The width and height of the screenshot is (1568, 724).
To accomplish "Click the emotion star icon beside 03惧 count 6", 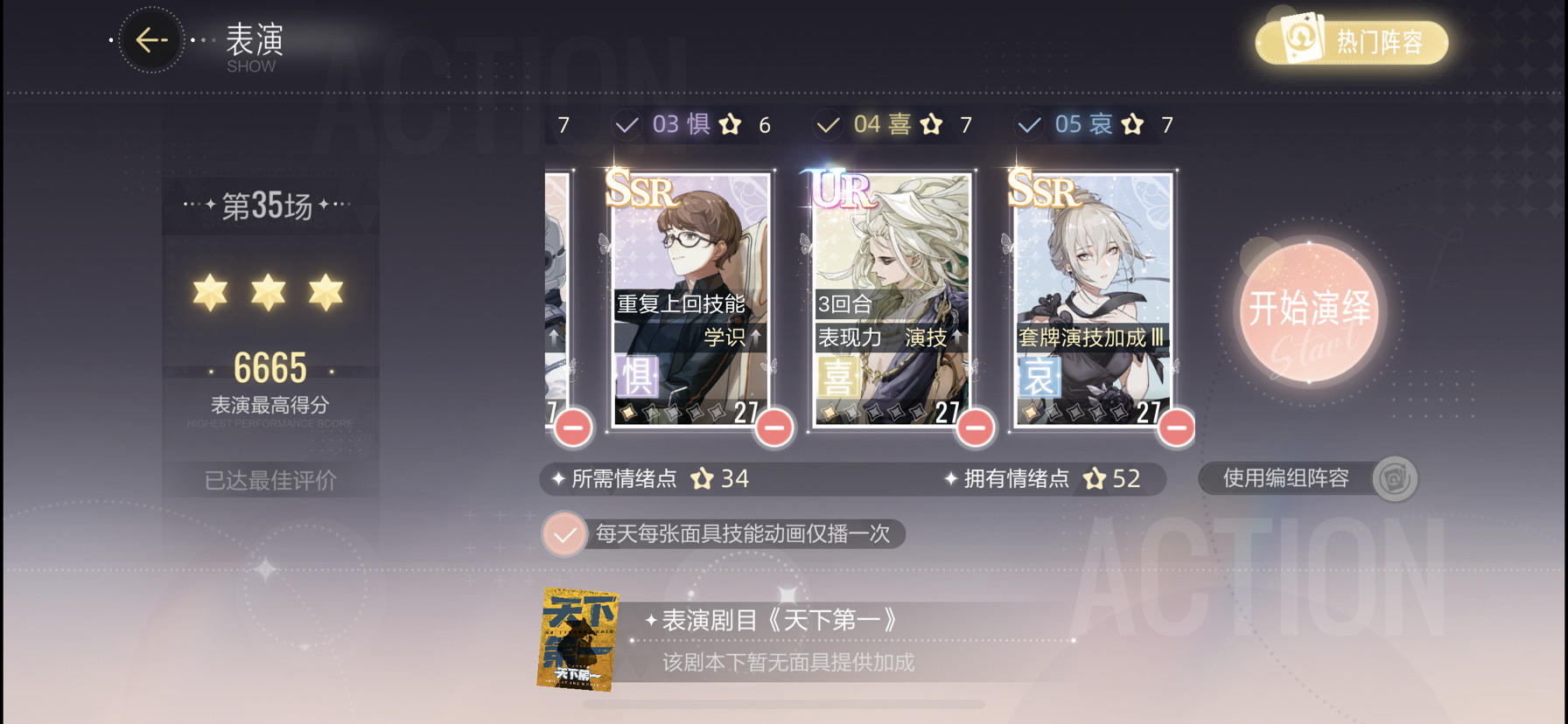I will tap(730, 124).
